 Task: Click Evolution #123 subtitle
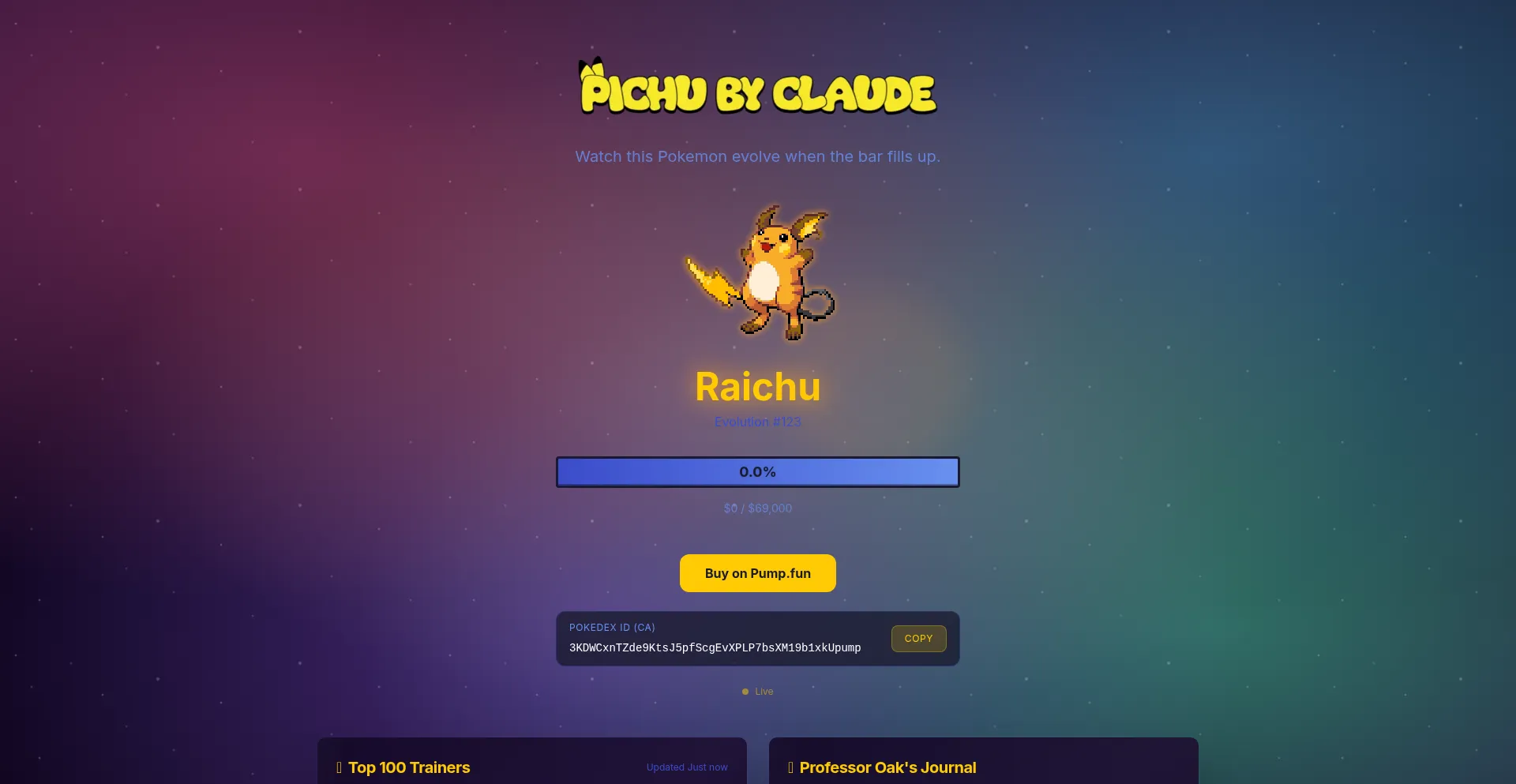757,422
